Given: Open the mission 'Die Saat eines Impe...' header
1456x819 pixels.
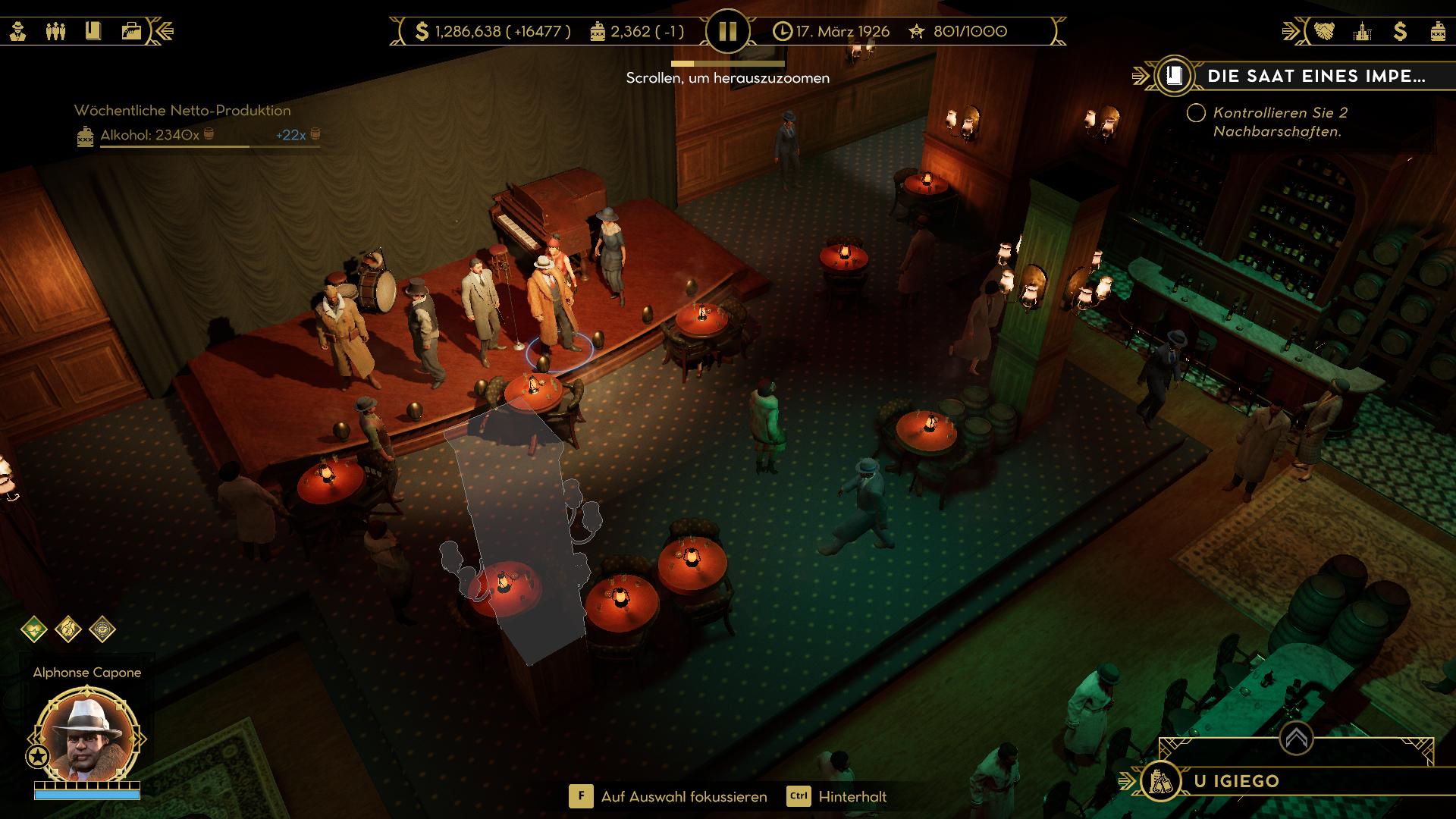Looking at the screenshot, I should 1316,76.
